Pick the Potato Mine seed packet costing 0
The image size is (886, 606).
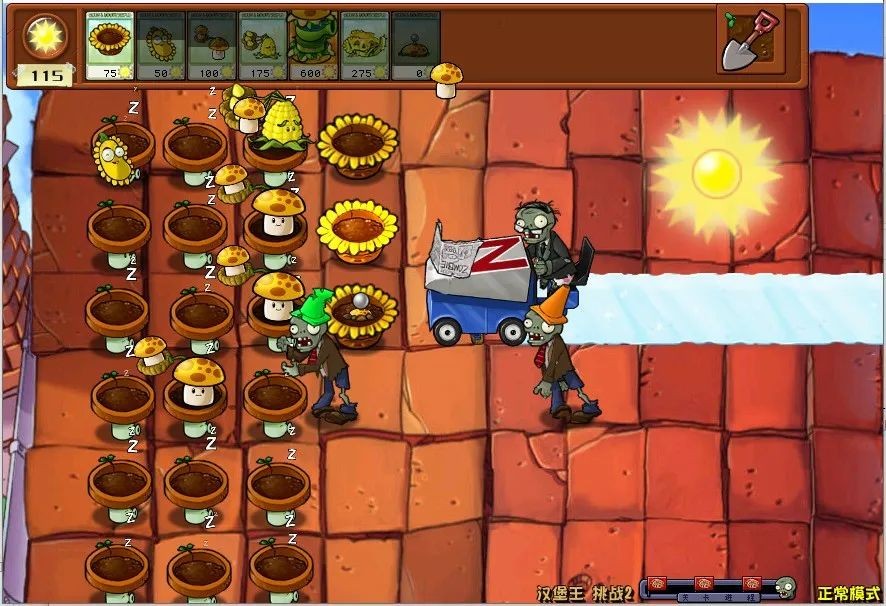pyautogui.click(x=416, y=46)
